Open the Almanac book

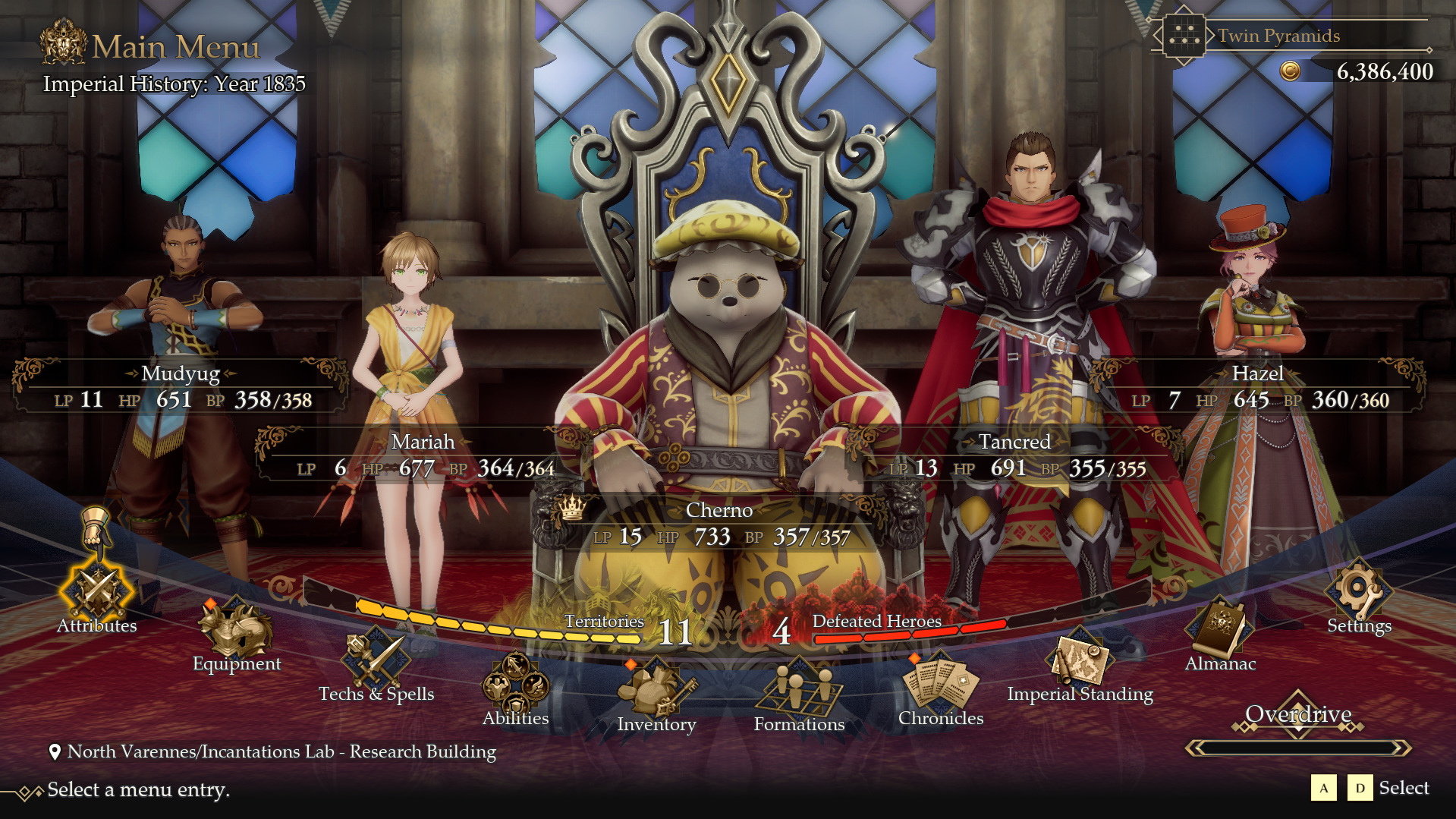pos(1220,630)
